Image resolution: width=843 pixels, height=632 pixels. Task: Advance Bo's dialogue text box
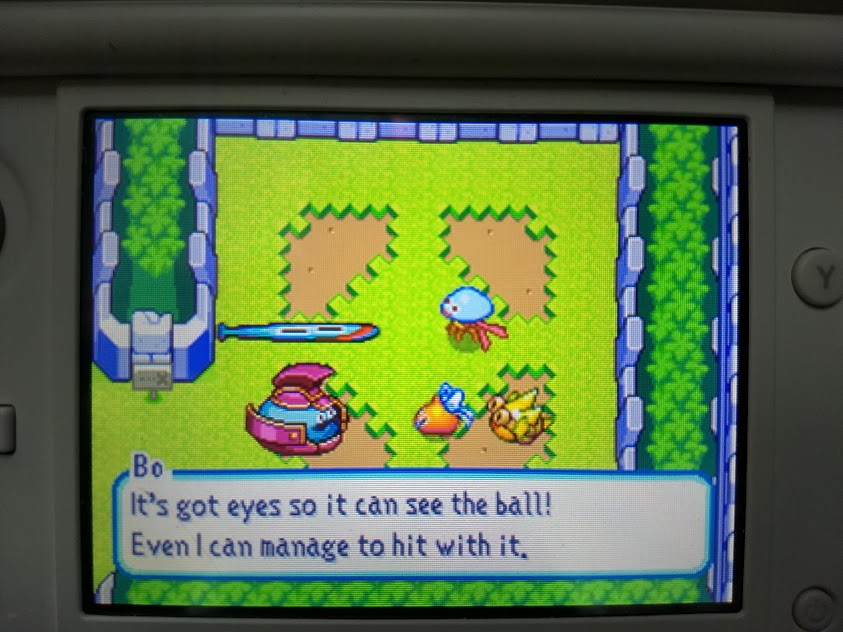coord(413,524)
